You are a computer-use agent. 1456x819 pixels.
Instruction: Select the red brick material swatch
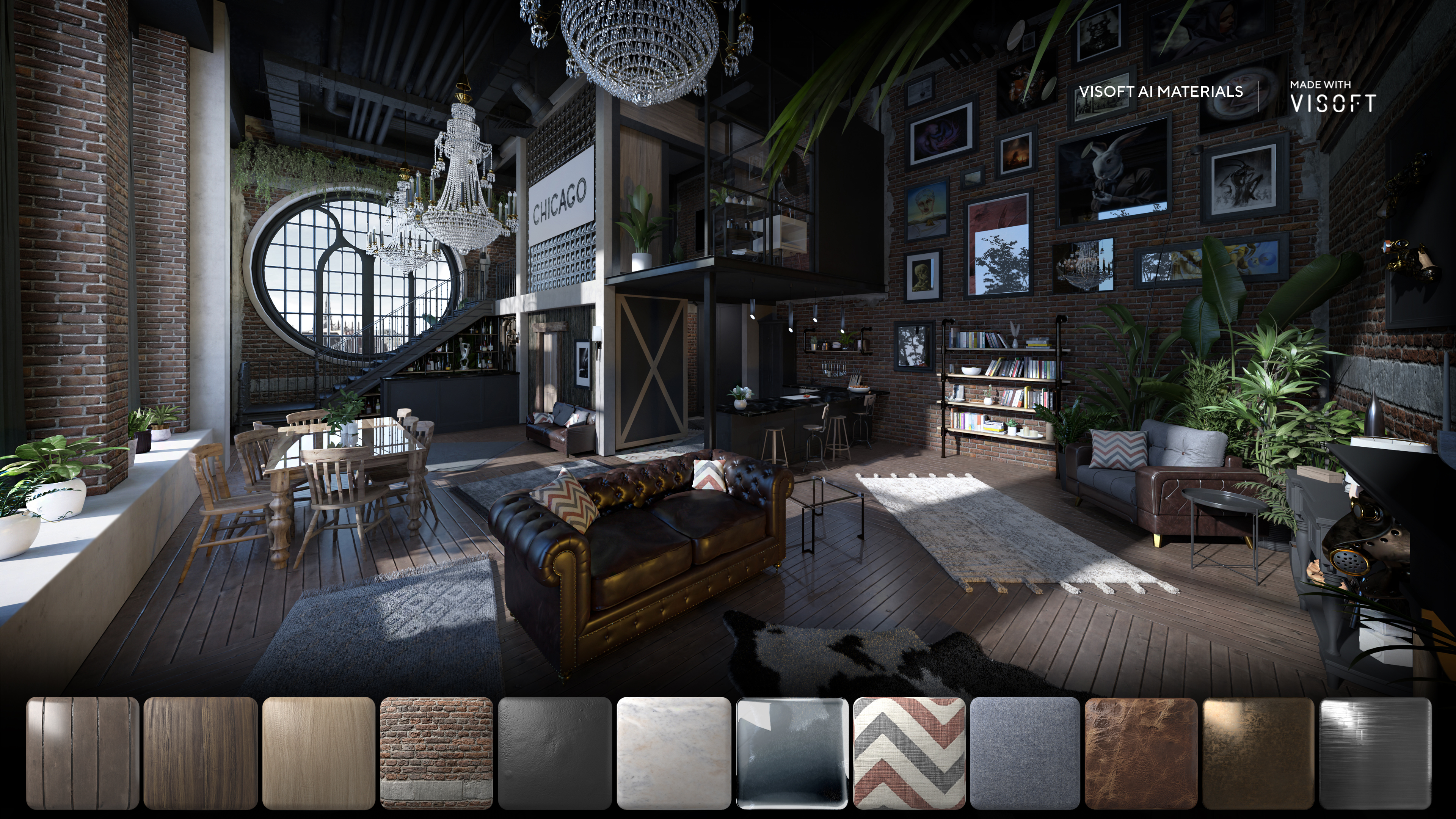click(436, 753)
